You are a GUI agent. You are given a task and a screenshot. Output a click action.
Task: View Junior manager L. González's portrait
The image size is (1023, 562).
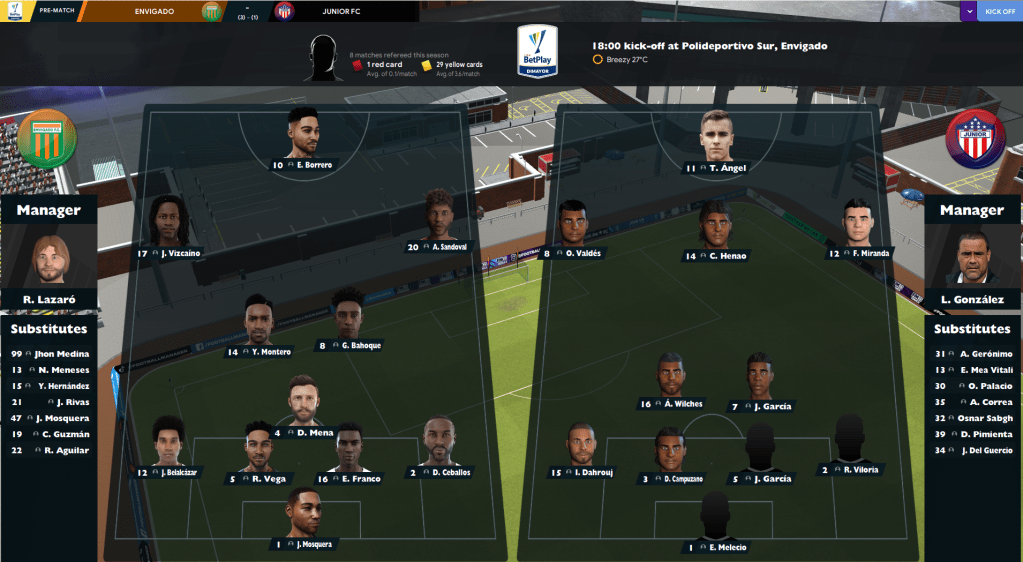972,260
